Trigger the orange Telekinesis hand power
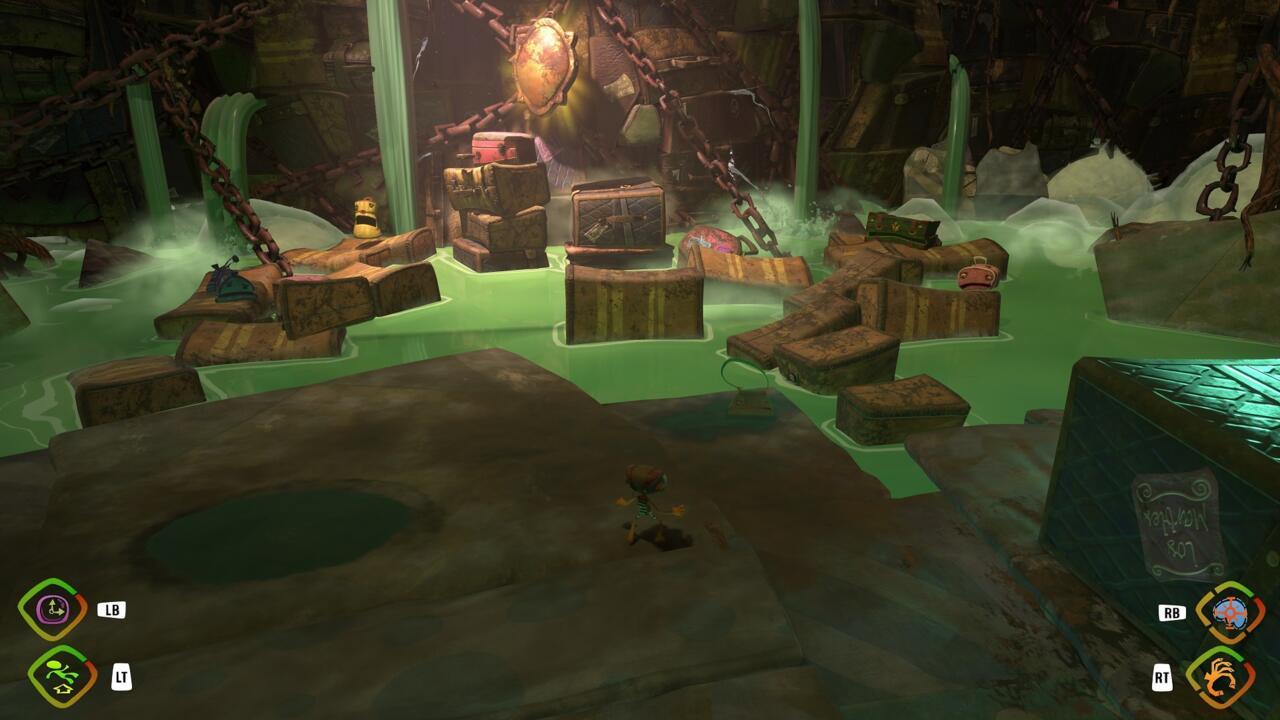1280x720 pixels. pyautogui.click(x=1220, y=677)
